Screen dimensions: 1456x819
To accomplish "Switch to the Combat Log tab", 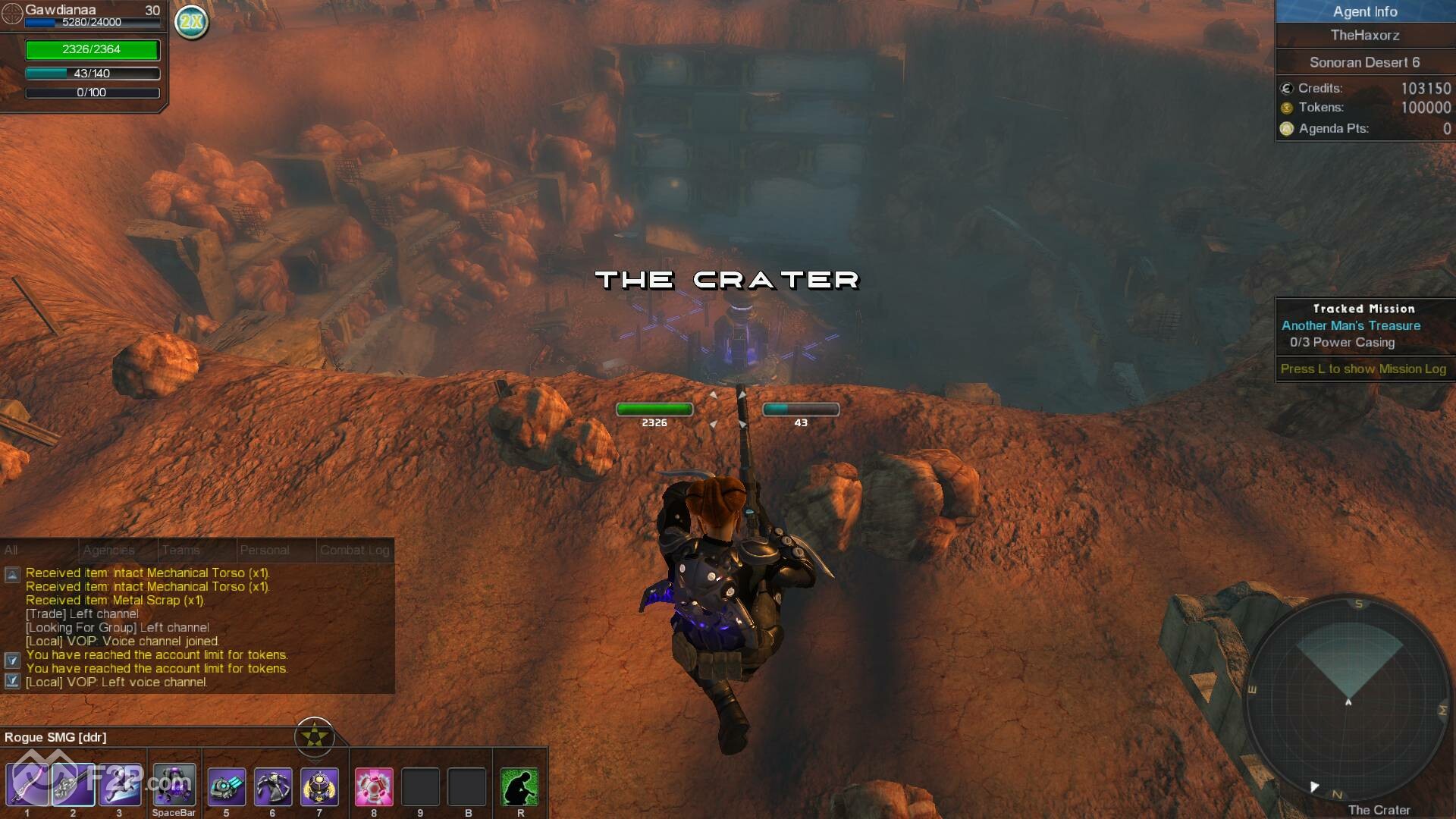I will click(354, 550).
